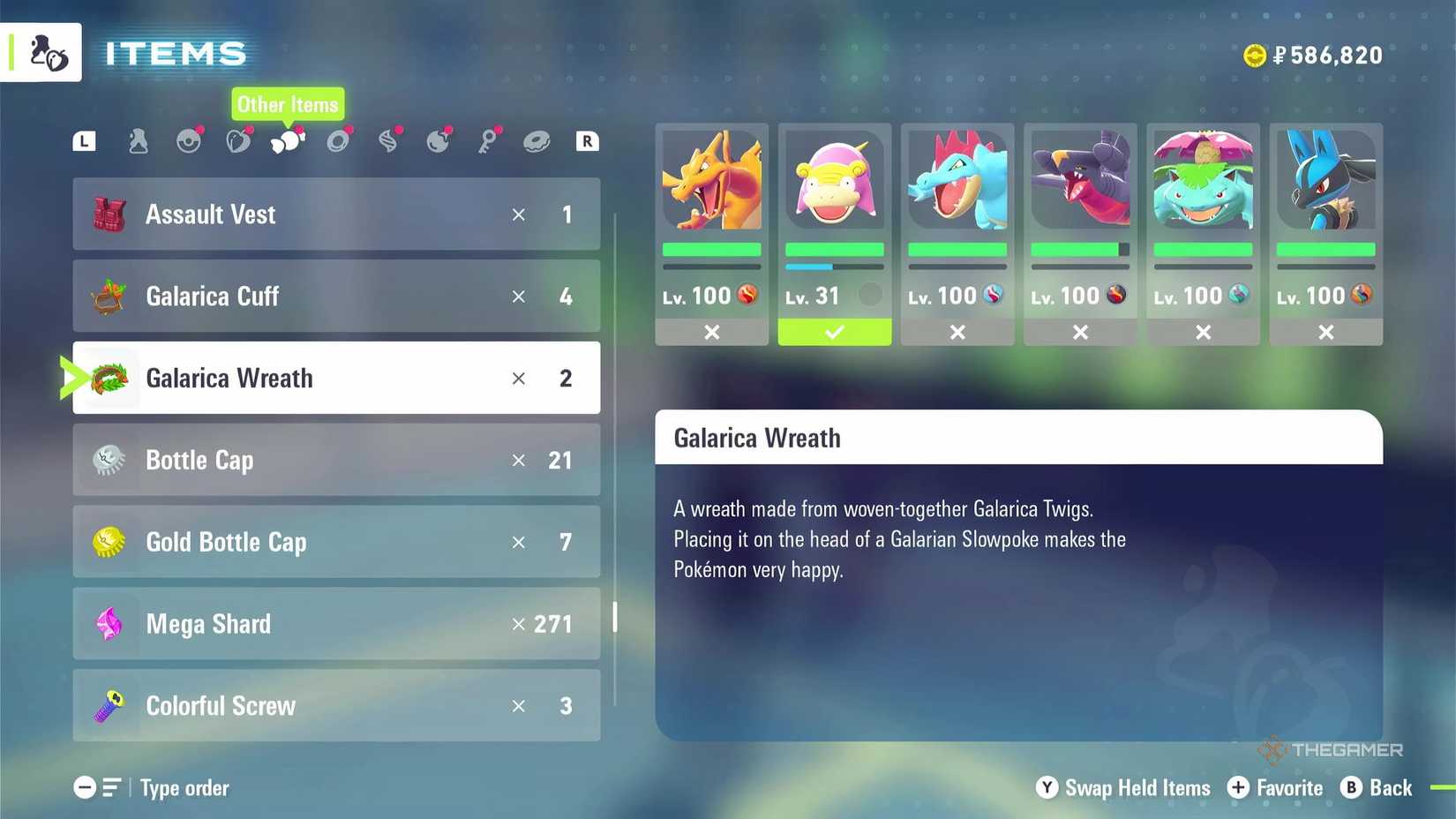Screen dimensions: 1456x819
Task: Open the Medicine category flask icon
Action: (x=138, y=141)
